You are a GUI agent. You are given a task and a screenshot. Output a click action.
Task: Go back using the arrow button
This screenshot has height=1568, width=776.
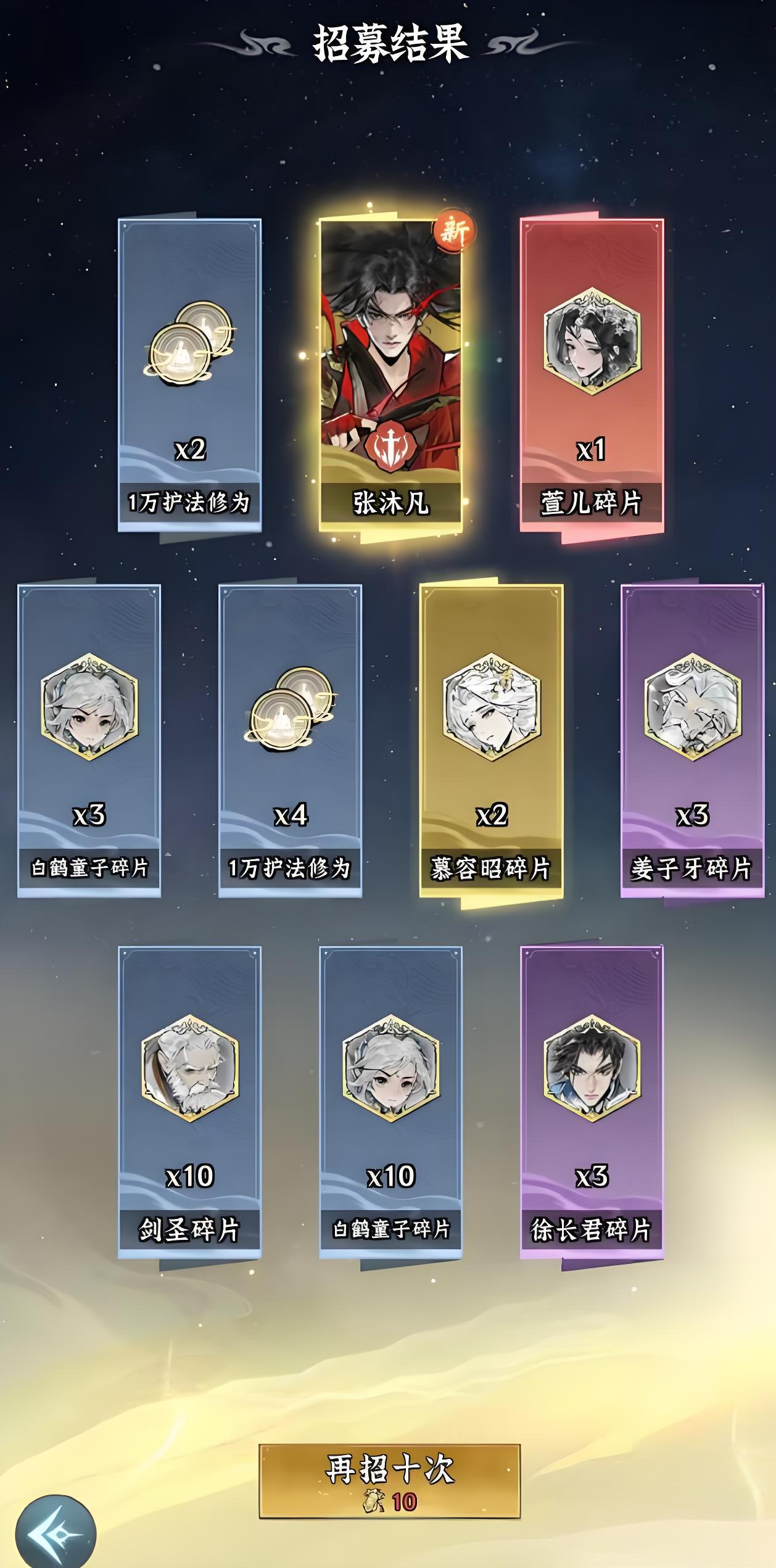tap(56, 1534)
